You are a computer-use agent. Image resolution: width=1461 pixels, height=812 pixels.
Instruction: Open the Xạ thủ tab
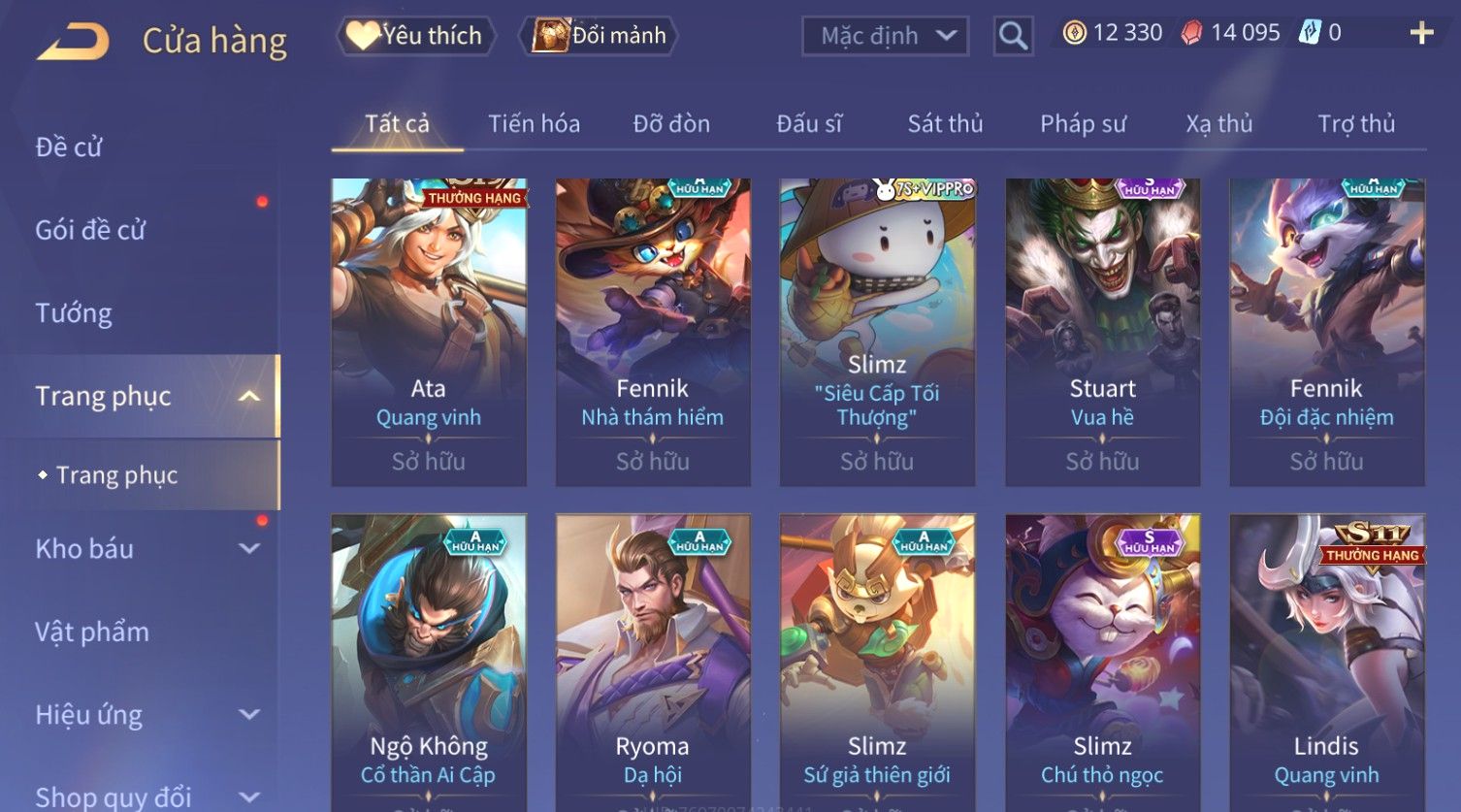1218,124
